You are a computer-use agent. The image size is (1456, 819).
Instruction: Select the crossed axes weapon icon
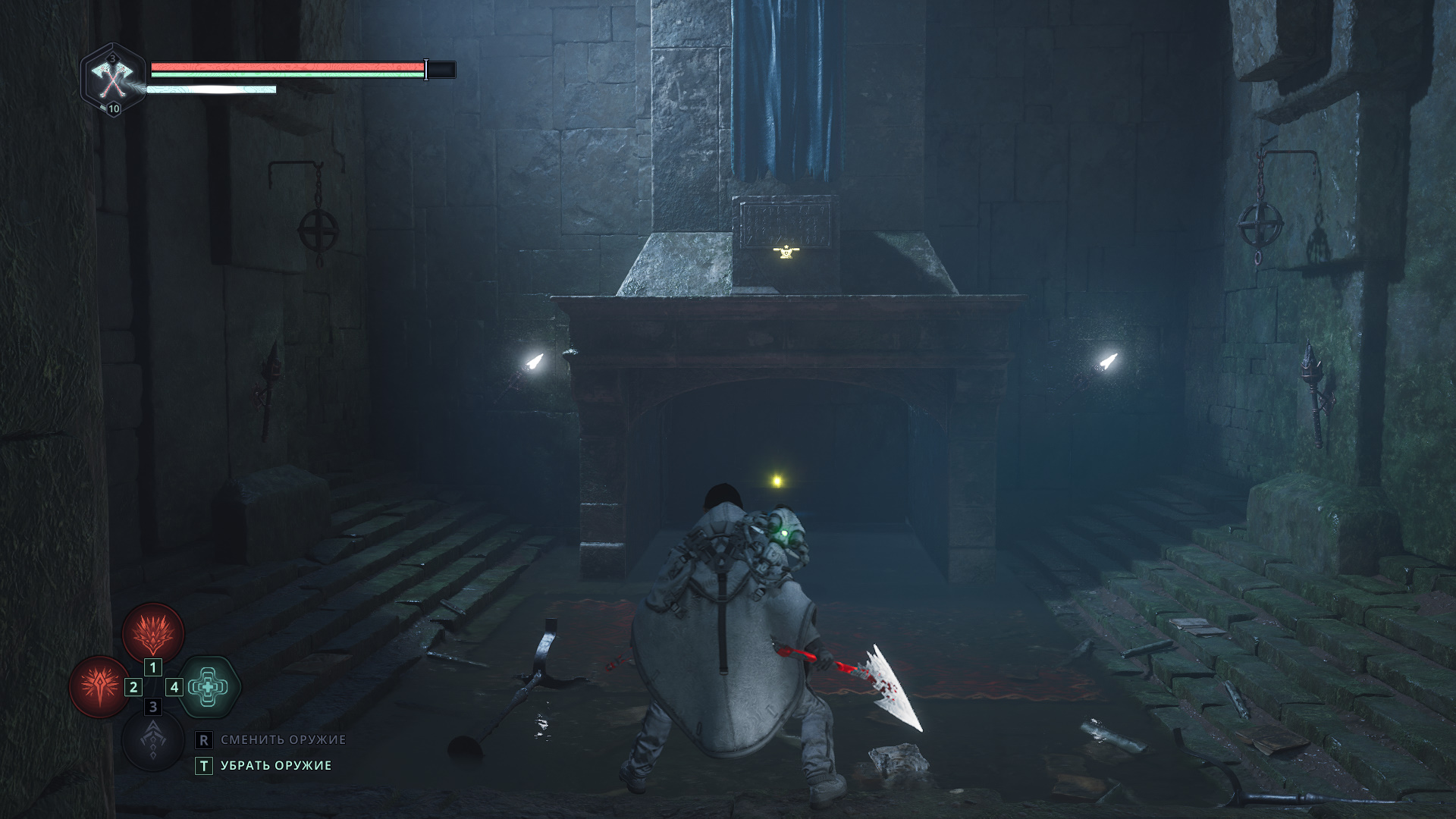[113, 78]
